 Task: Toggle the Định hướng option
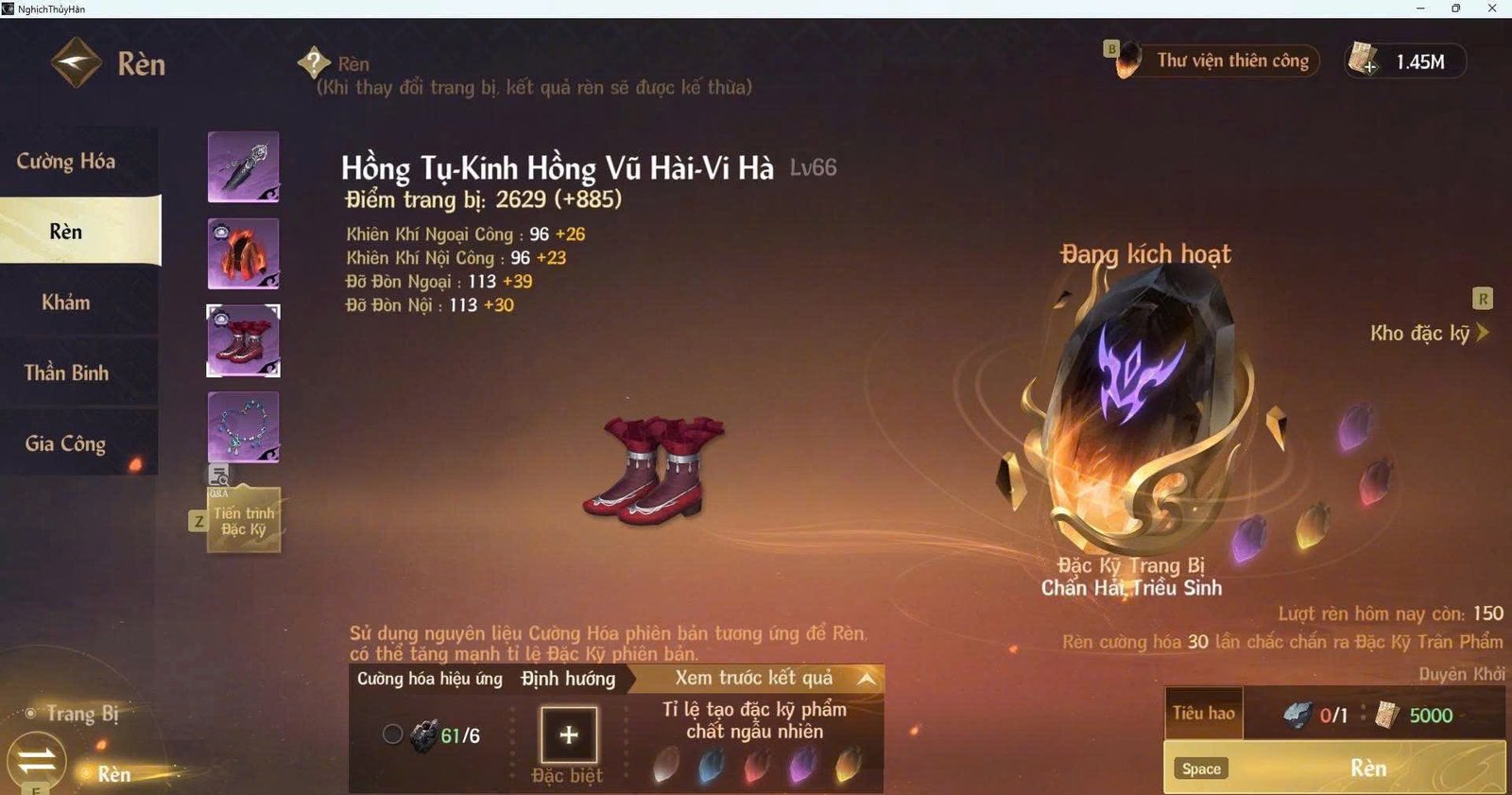pyautogui.click(x=567, y=679)
